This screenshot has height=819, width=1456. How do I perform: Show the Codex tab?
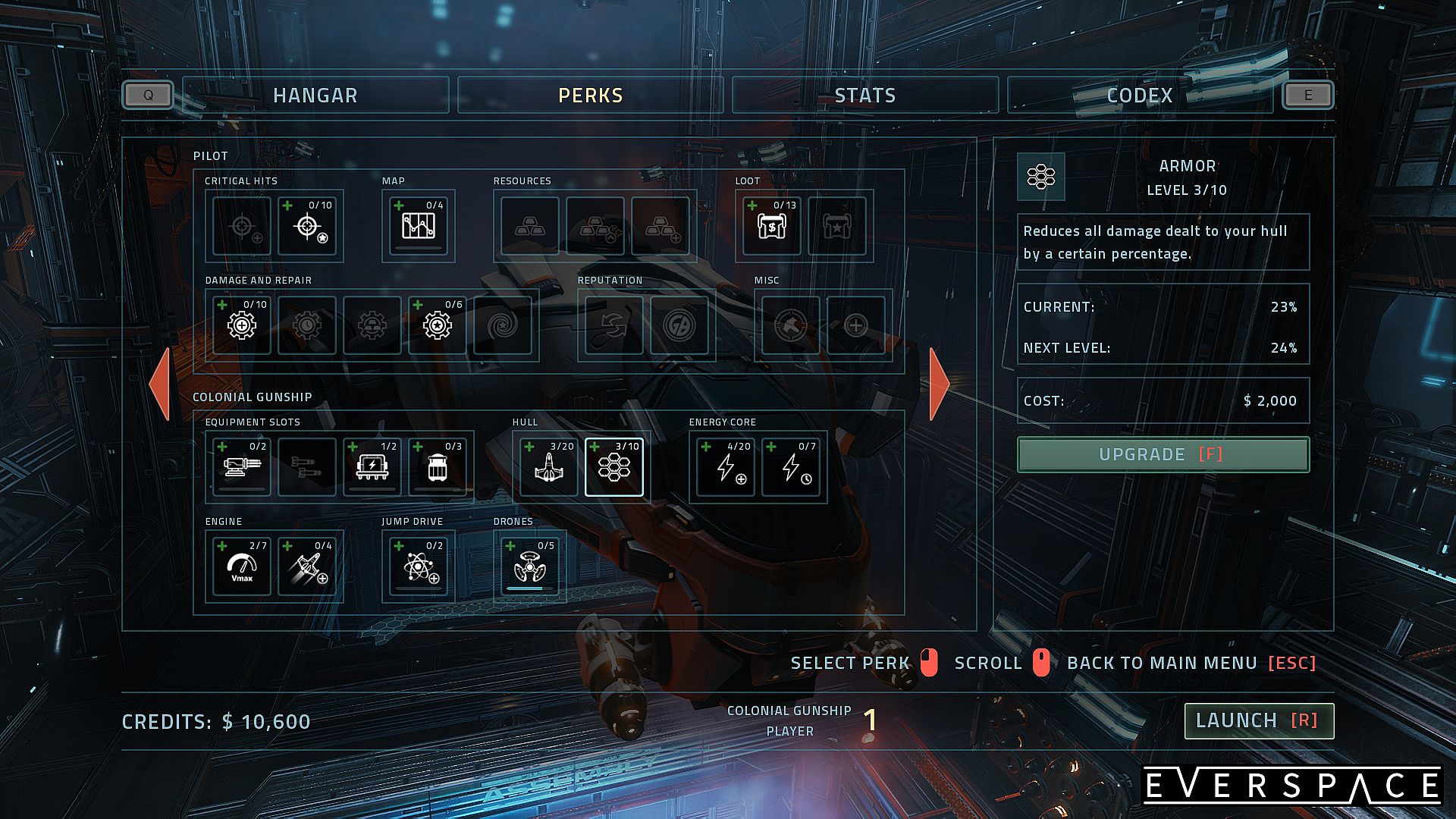tap(1139, 96)
